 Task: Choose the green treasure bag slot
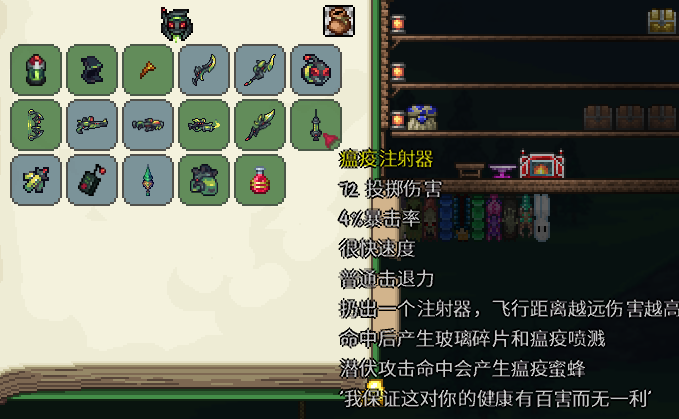coord(205,180)
